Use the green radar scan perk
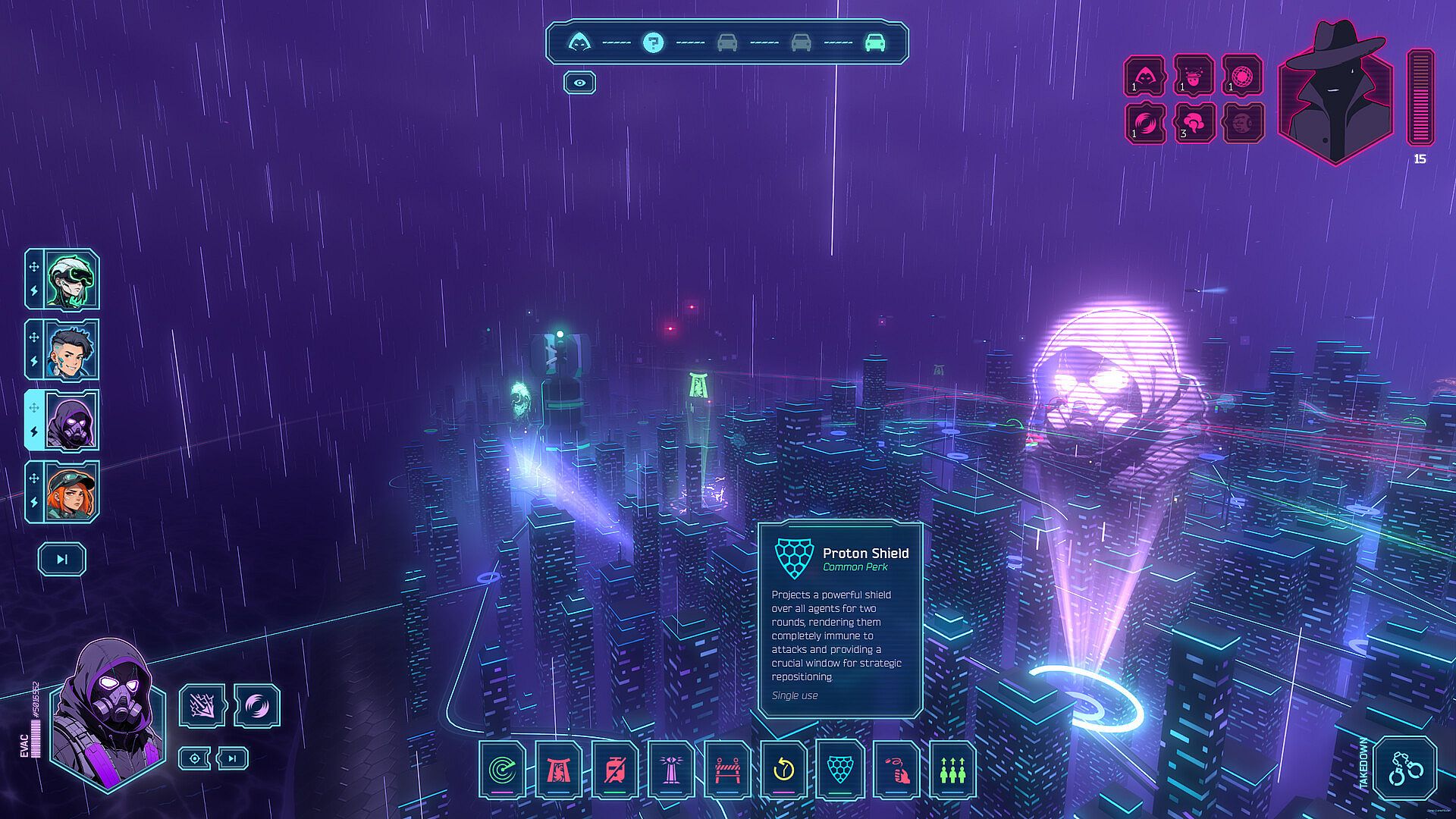The image size is (1456, 819). tap(500, 770)
